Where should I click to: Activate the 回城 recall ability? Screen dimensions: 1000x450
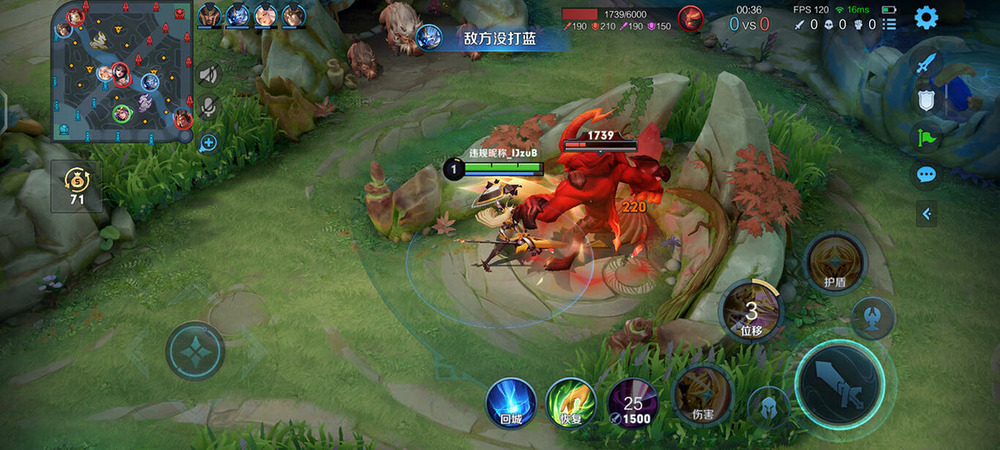pos(510,402)
